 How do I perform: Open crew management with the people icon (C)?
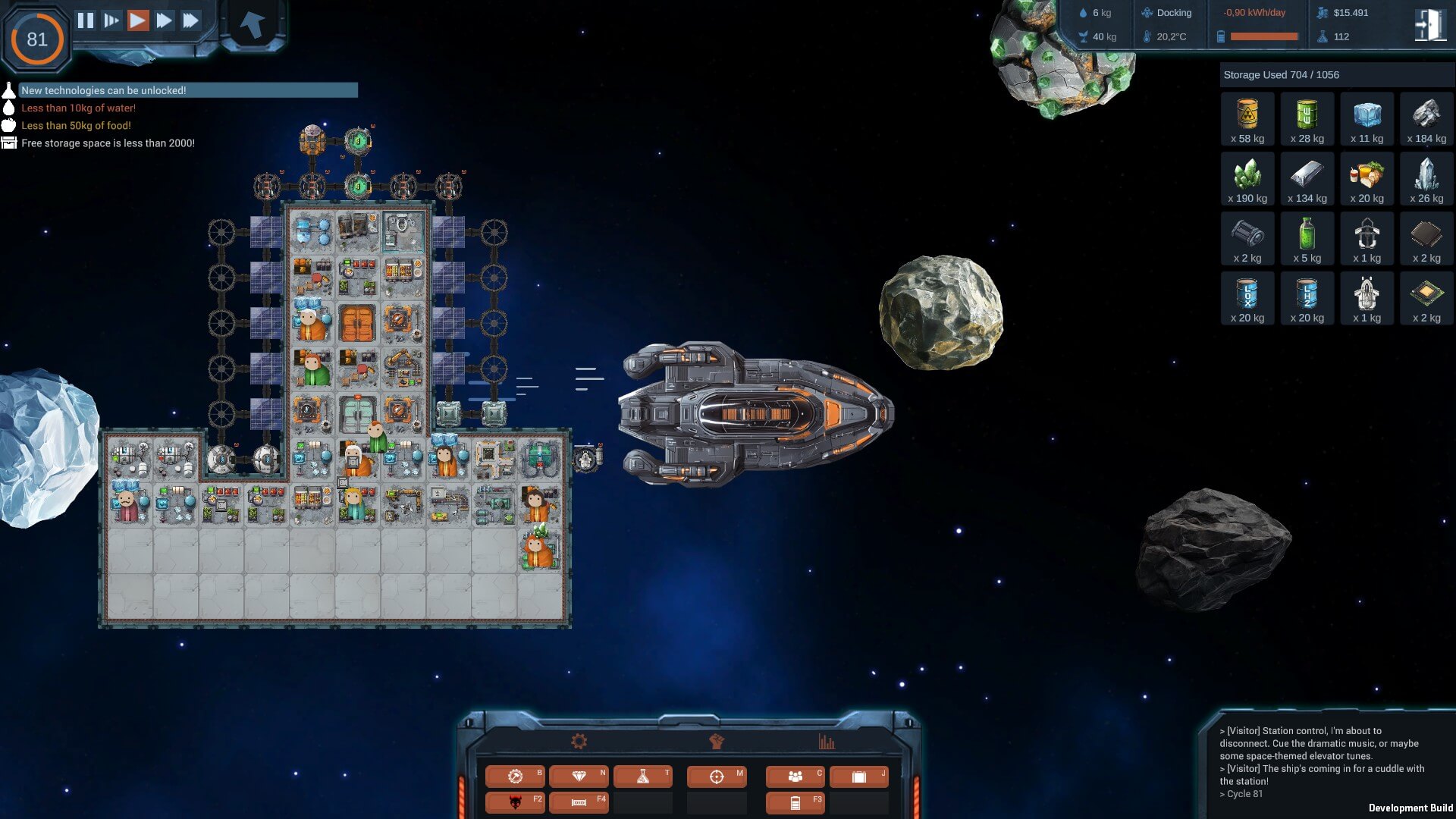tap(794, 776)
